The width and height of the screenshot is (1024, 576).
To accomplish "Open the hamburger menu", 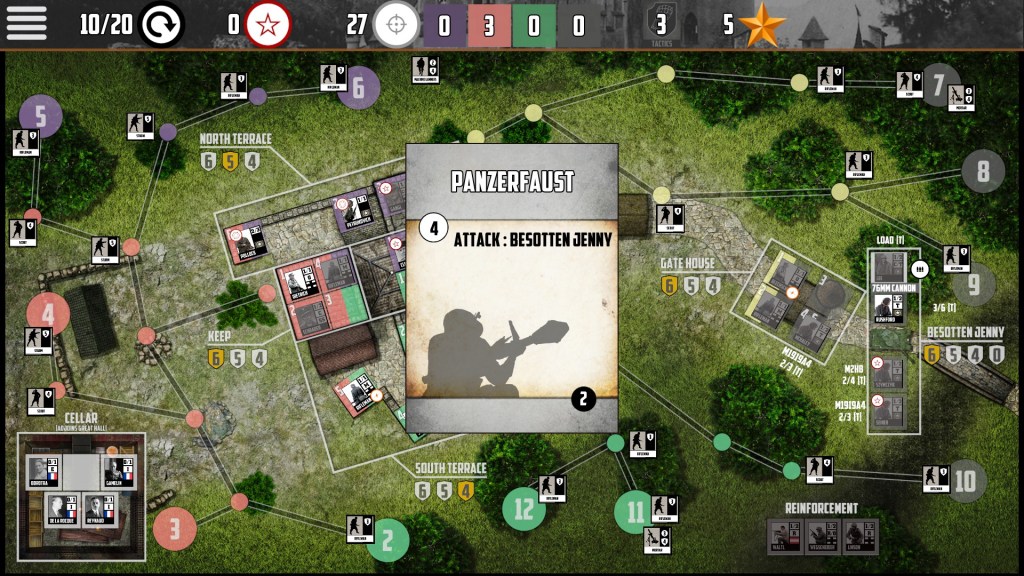I will click(27, 23).
